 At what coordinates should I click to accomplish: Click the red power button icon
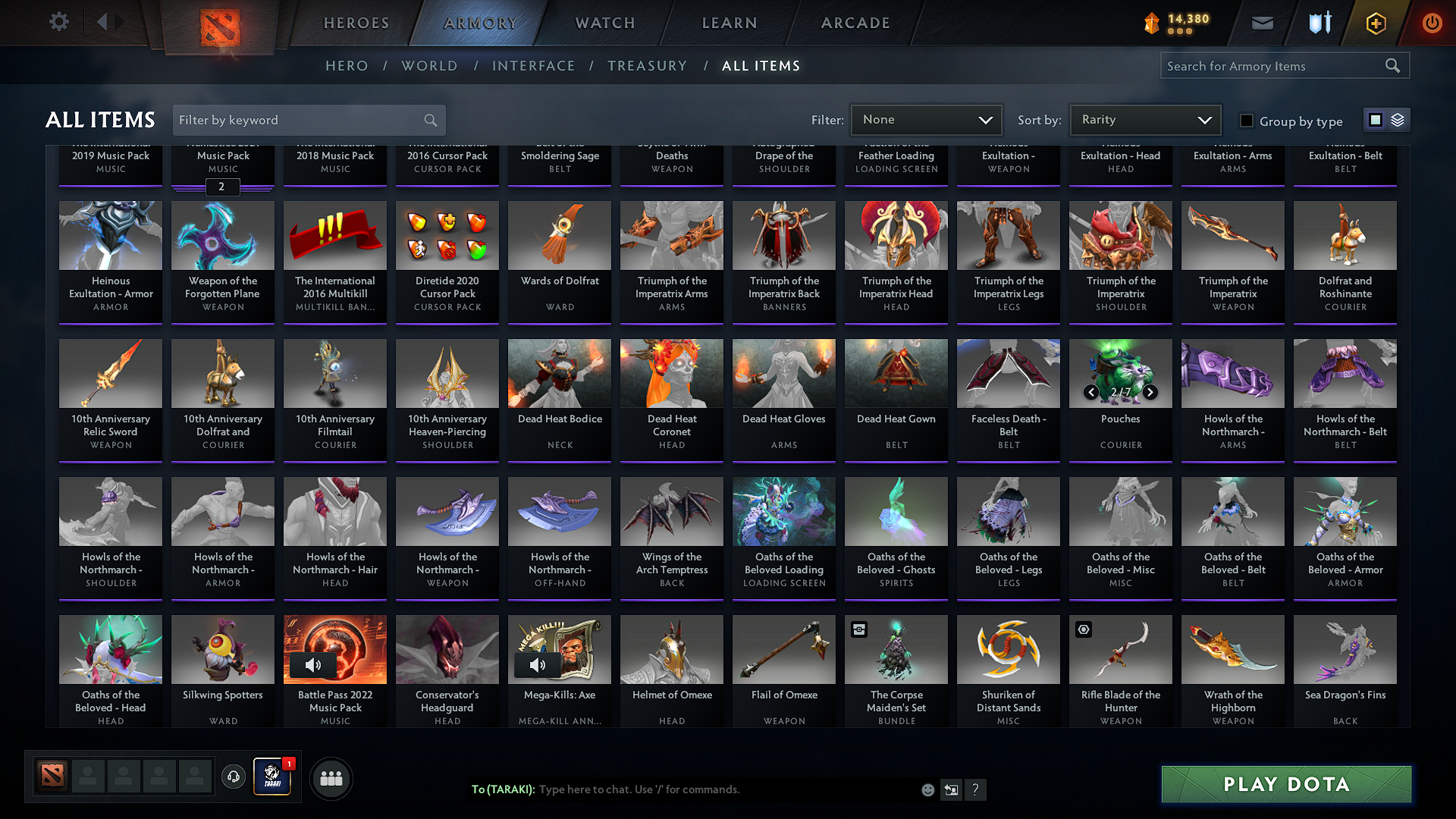tap(1432, 22)
